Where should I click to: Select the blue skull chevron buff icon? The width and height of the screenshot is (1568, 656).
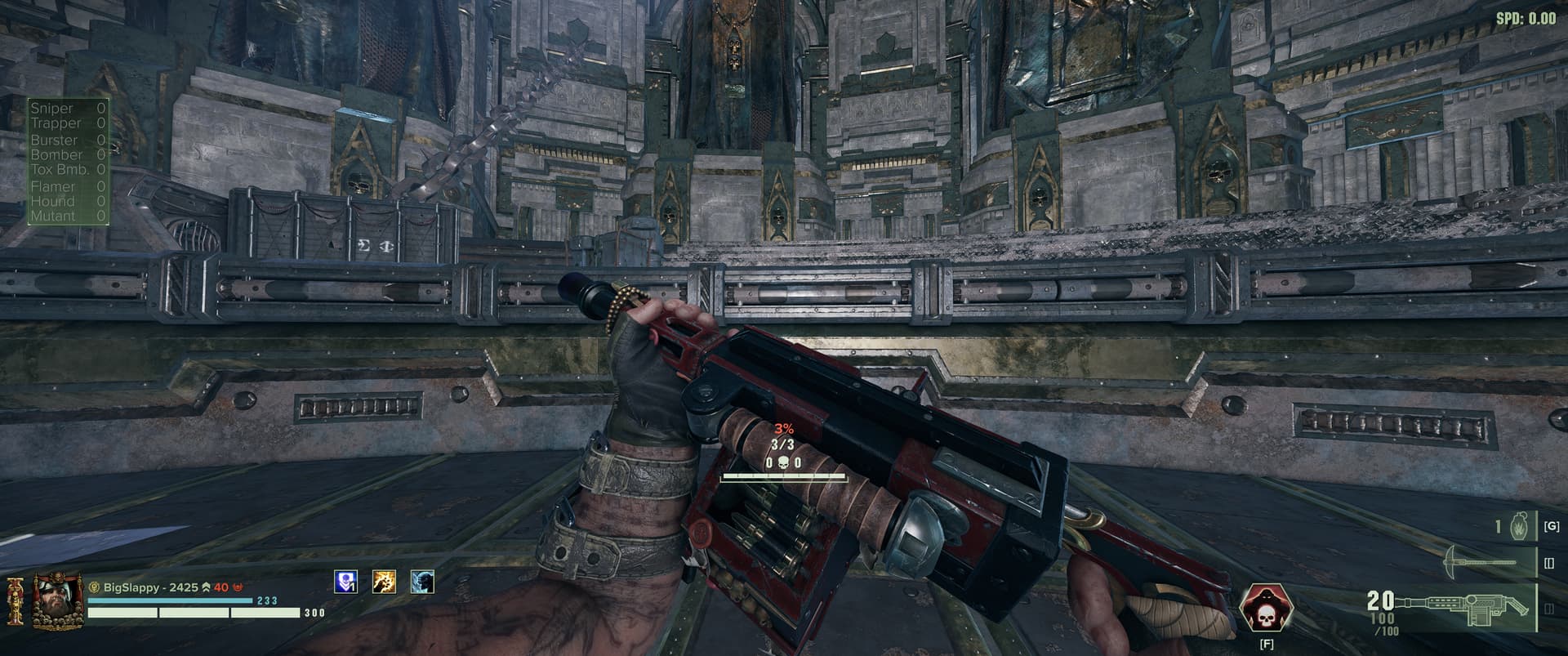click(346, 582)
